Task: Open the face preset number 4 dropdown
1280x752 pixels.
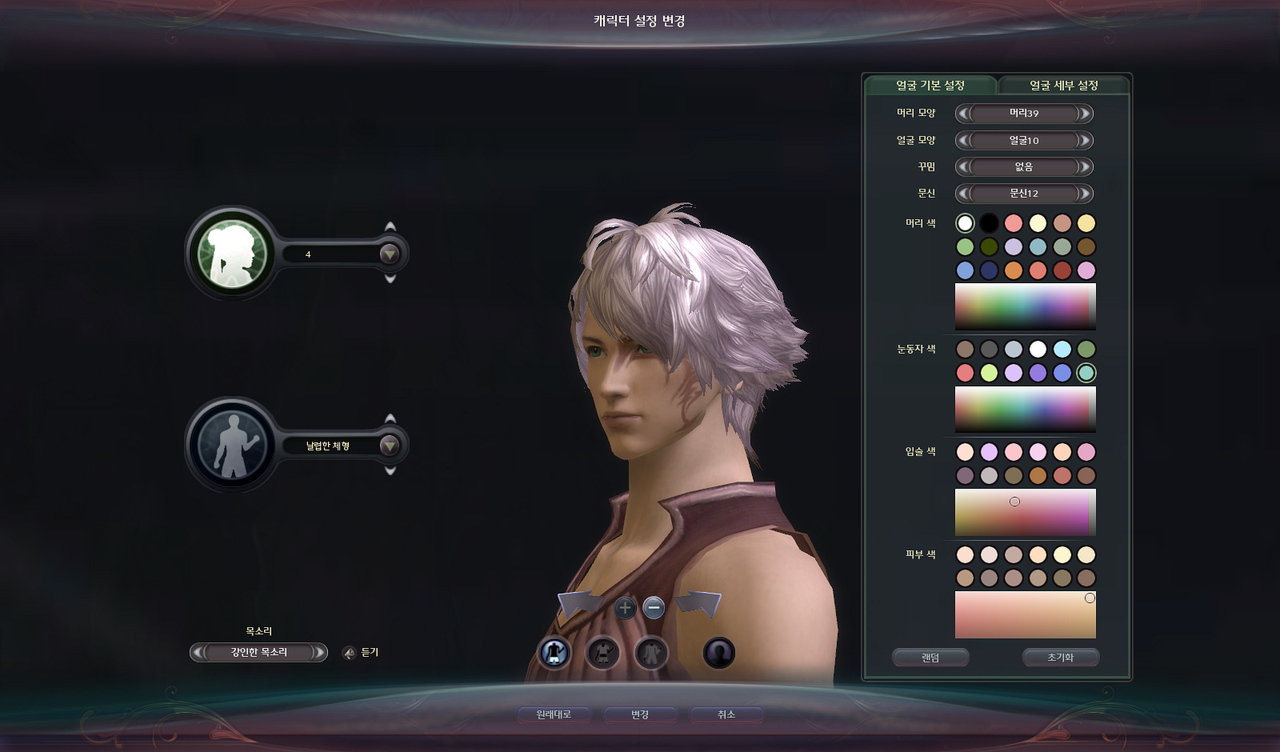Action: pos(390,254)
